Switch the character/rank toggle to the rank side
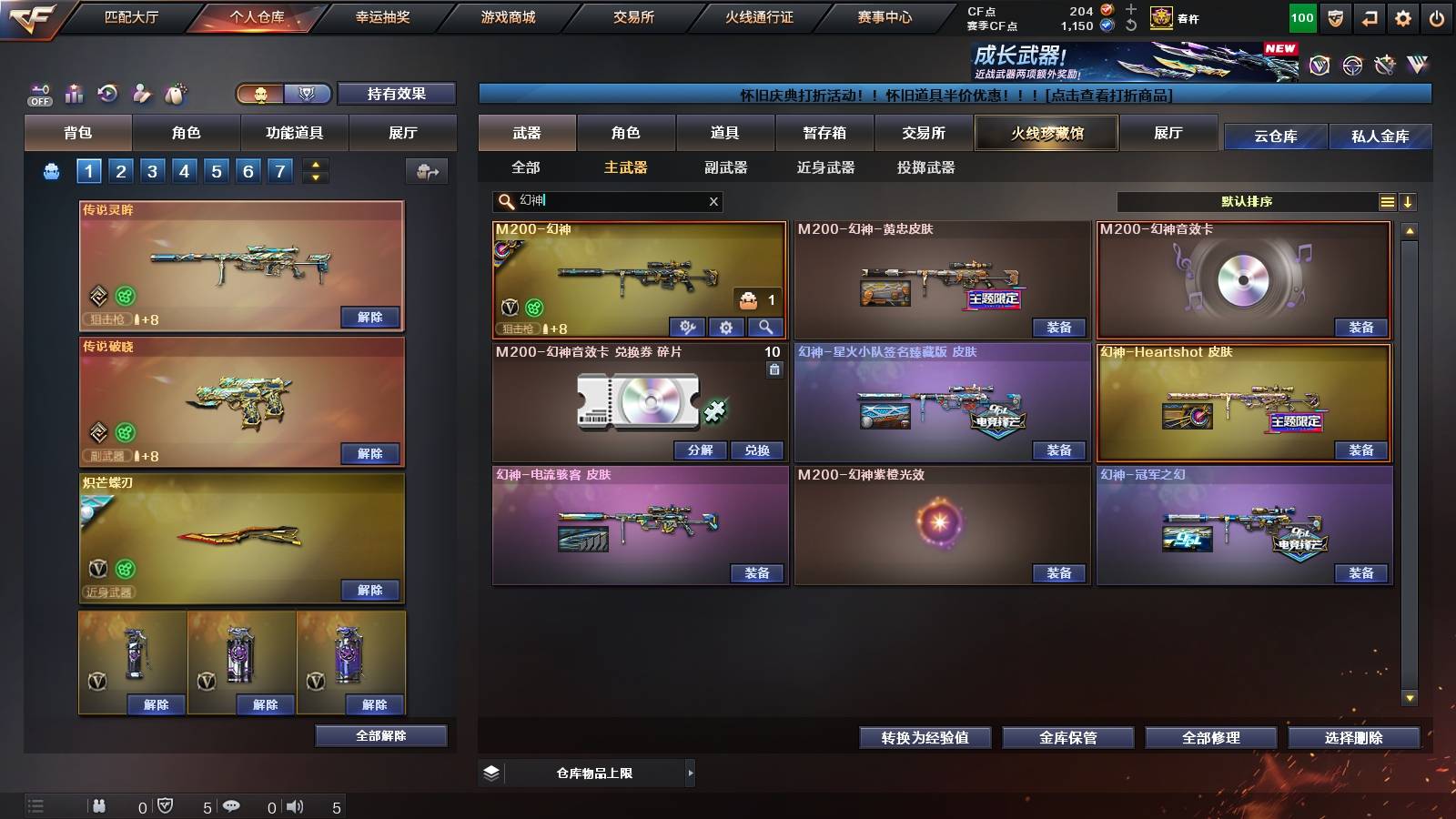Screen dimensions: 1456x819 point(308,94)
